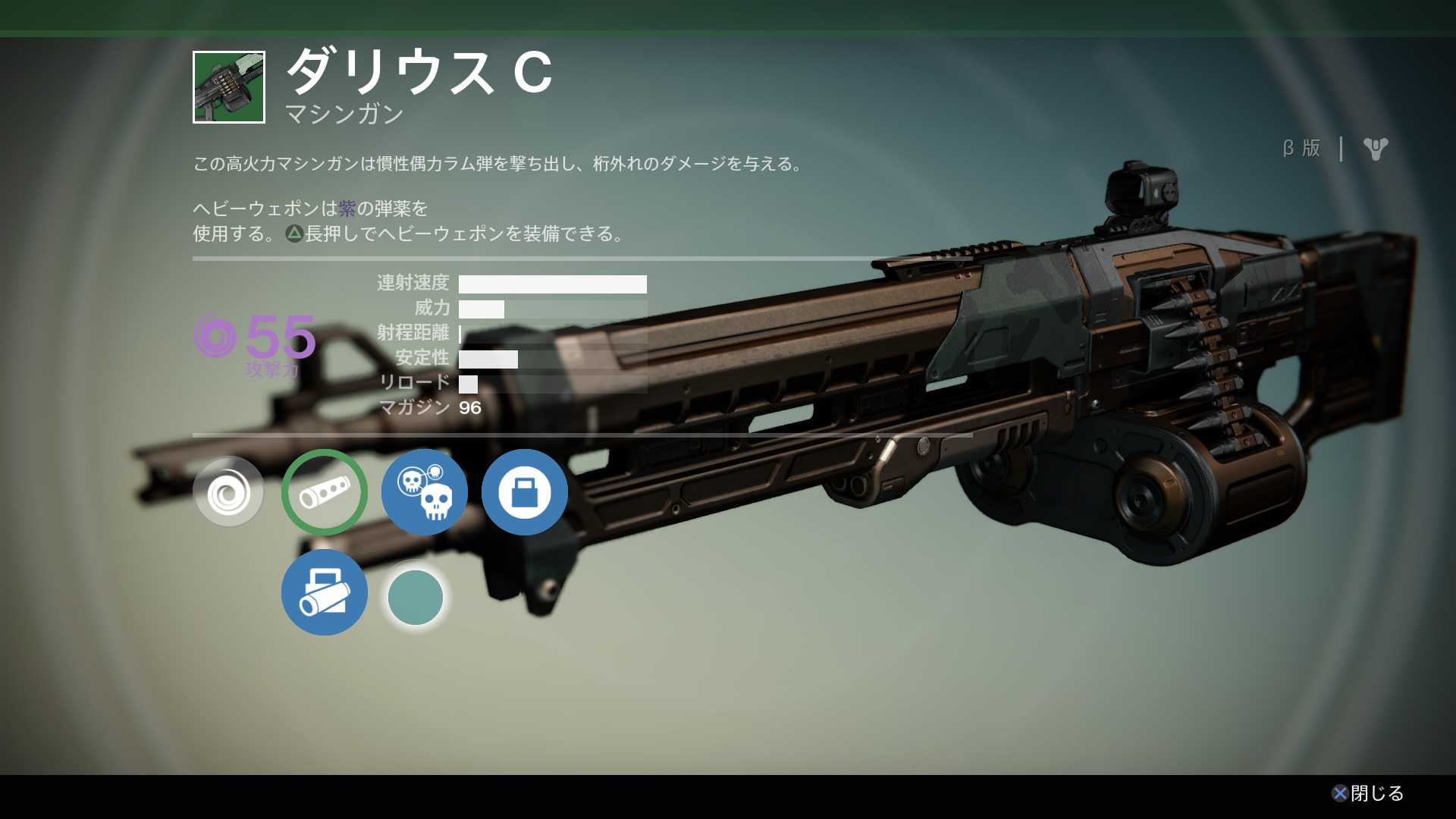This screenshot has width=1456, height=819.
Task: Close the weapon details screen
Action: [x=1367, y=793]
